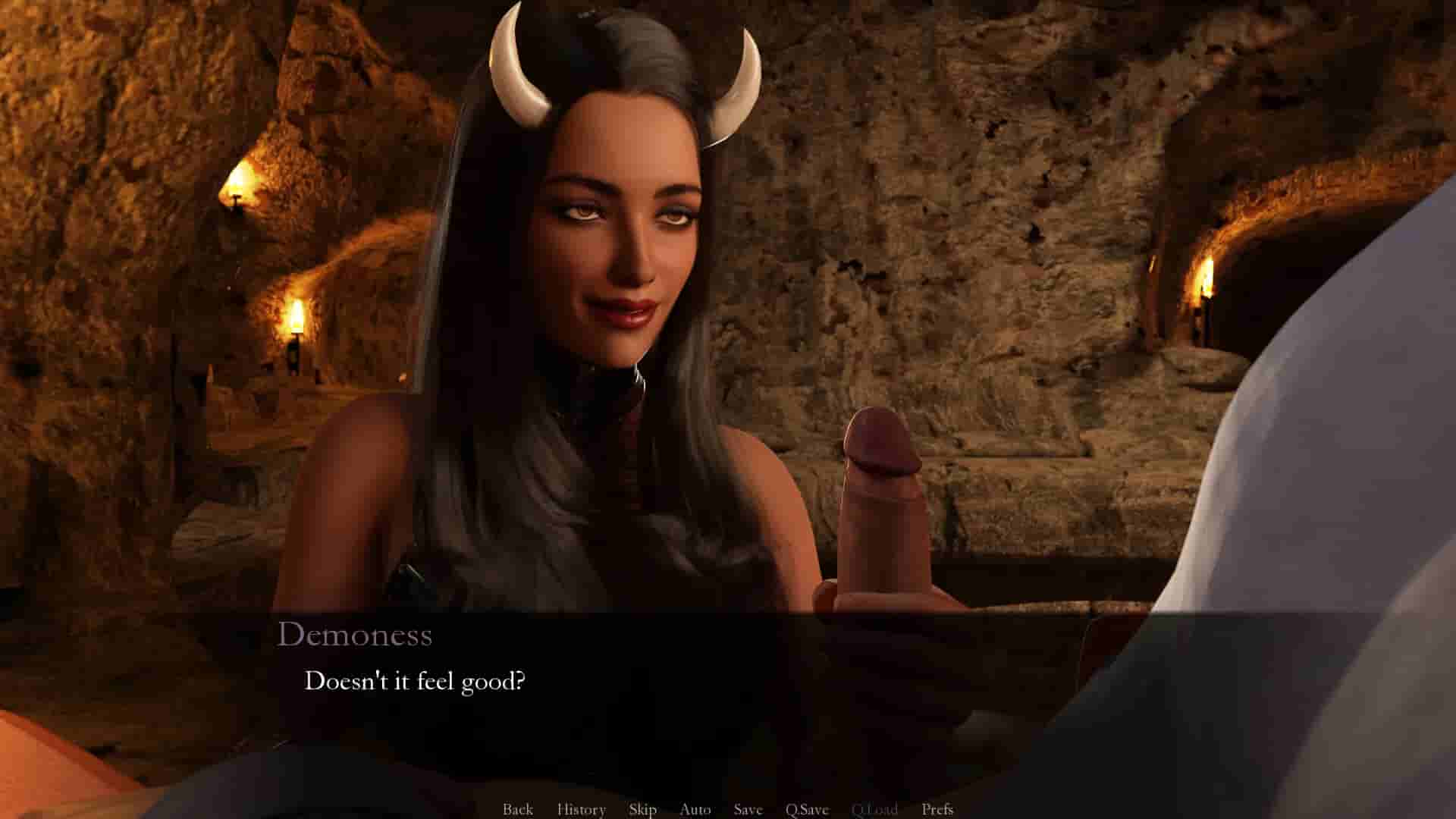The image size is (1456, 819).
Task: Open the History log of past dialogue
Action: pyautogui.click(x=581, y=809)
